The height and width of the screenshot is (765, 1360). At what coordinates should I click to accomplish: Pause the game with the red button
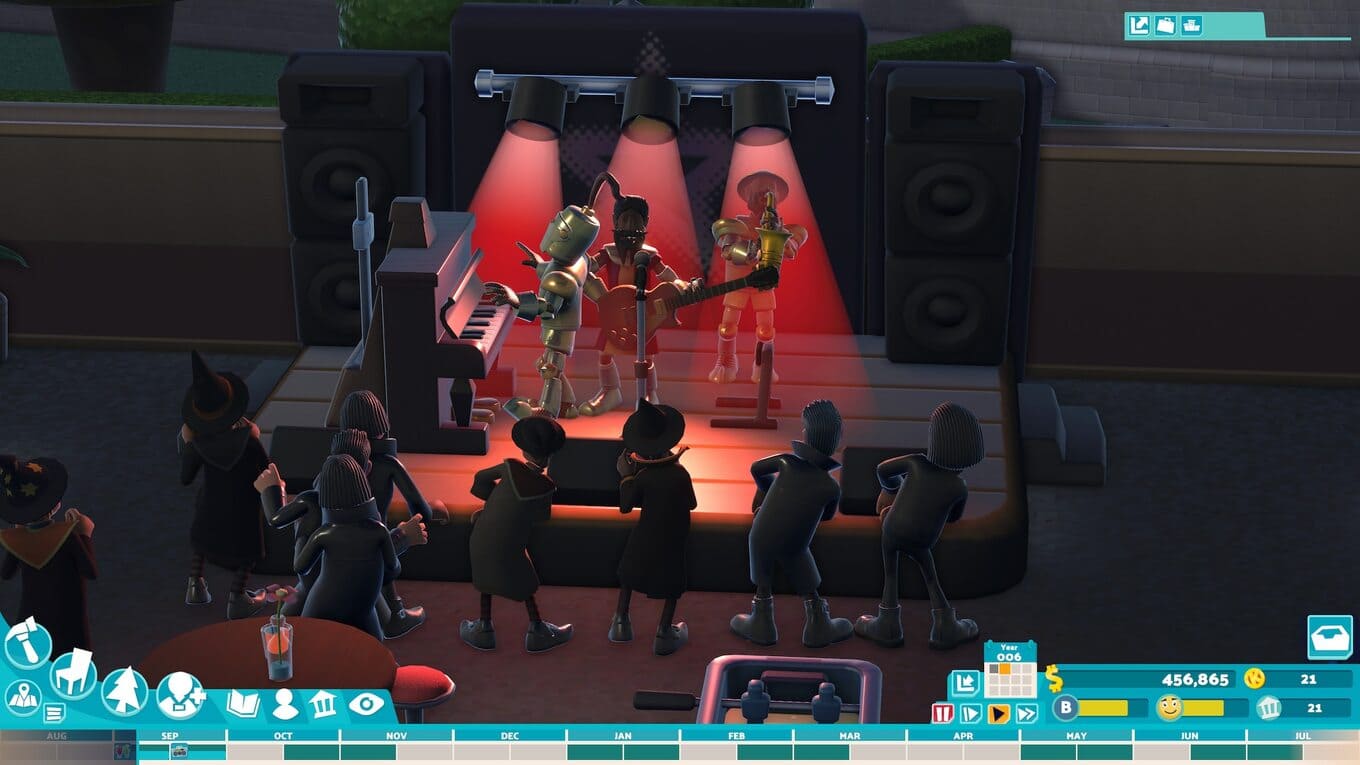click(942, 713)
